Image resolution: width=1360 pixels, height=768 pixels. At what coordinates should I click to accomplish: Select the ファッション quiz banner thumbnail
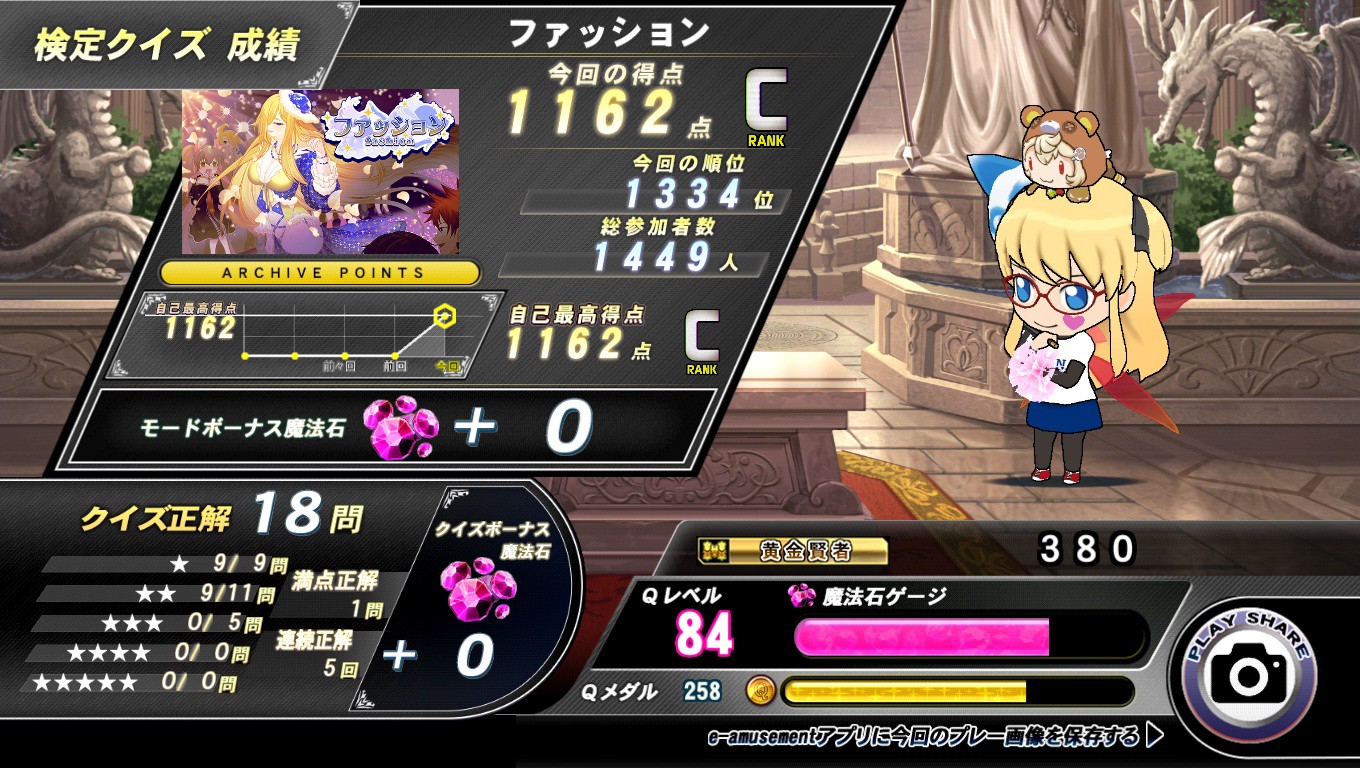pyautogui.click(x=321, y=171)
